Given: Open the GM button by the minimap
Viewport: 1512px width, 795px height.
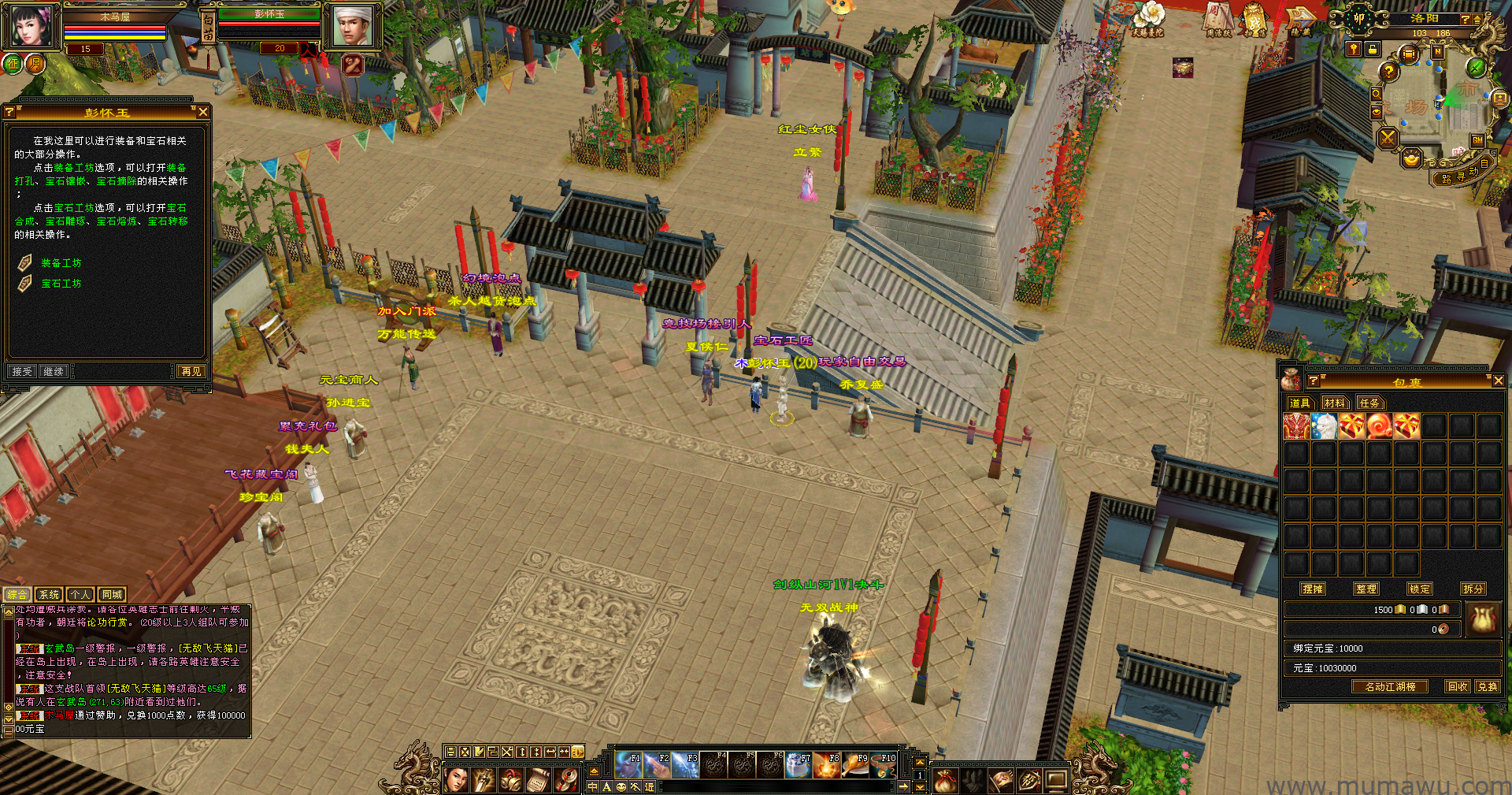Looking at the screenshot, I should 1477,140.
